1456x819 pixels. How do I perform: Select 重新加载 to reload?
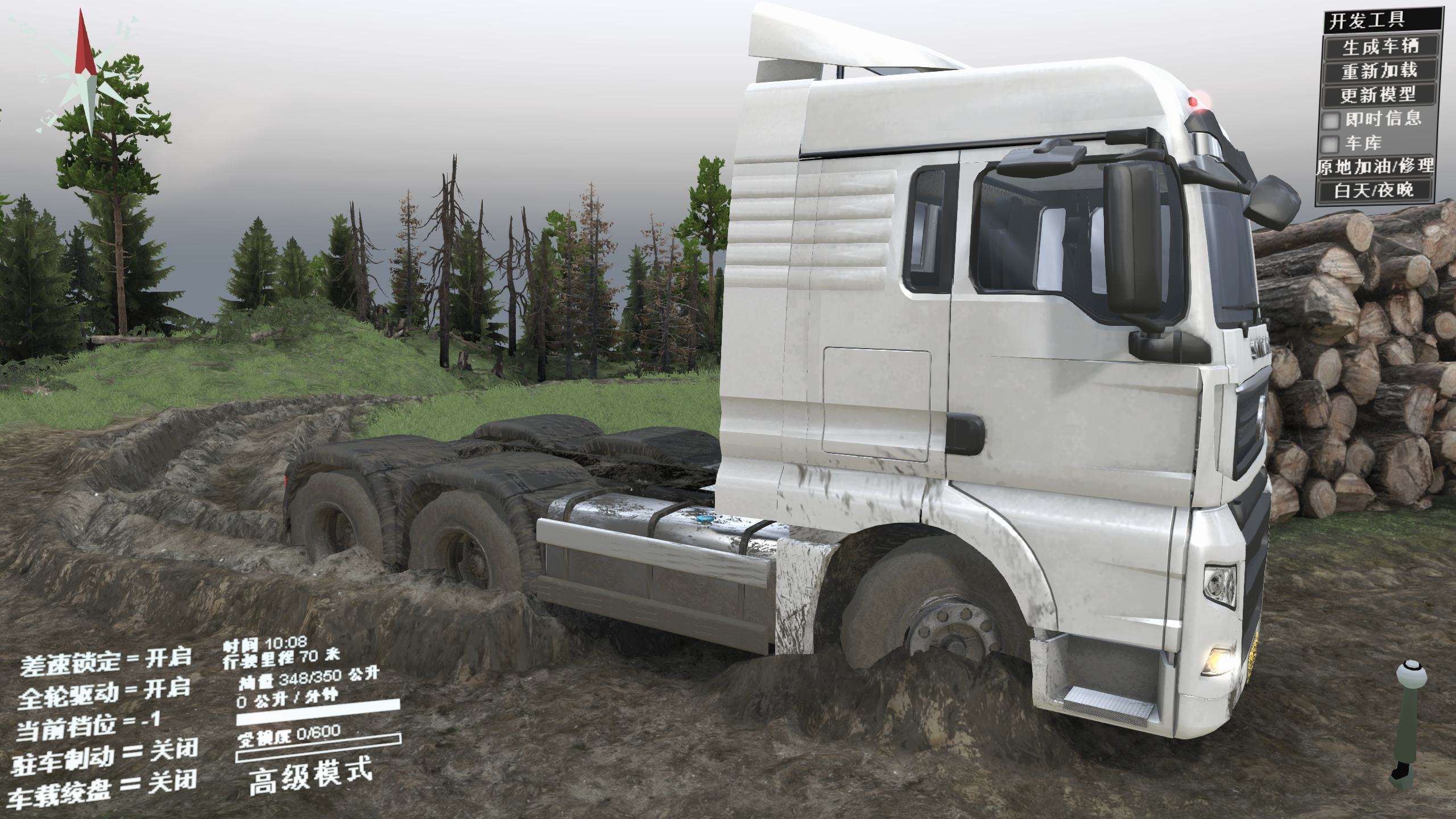(x=1379, y=71)
